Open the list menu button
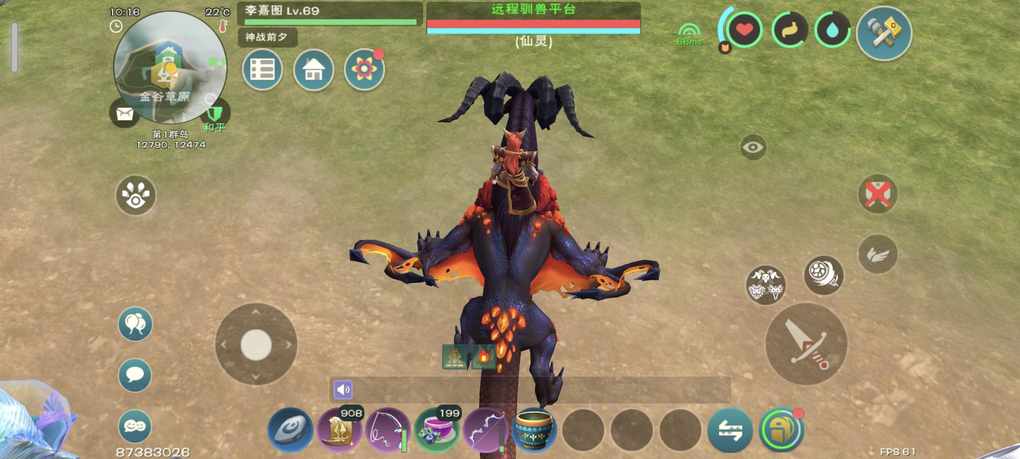 (262, 70)
